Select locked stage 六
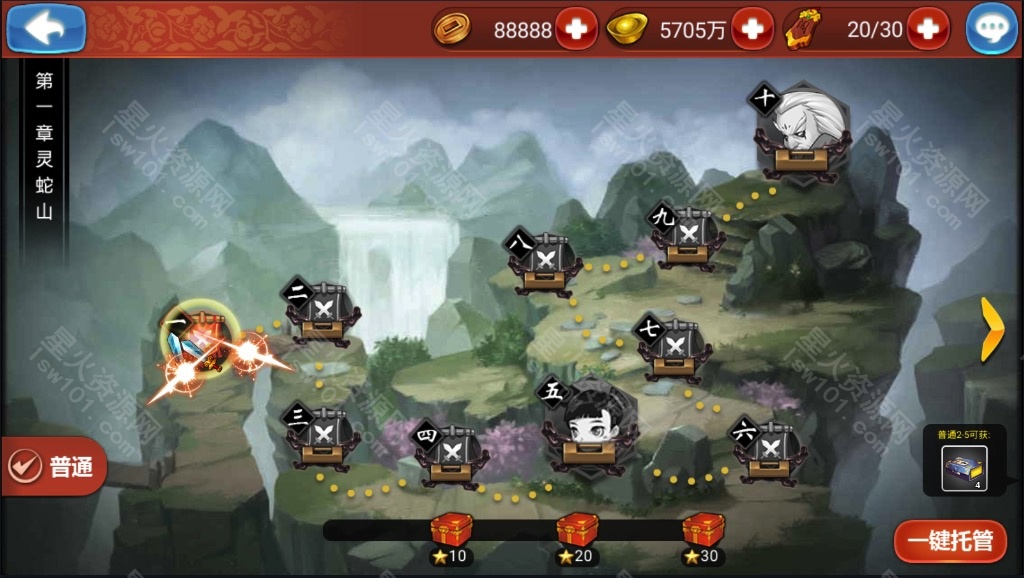The height and width of the screenshot is (578, 1024). click(769, 451)
